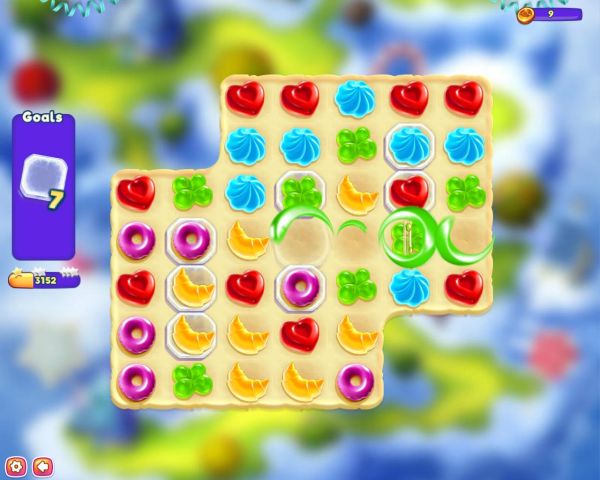Select the frozen blue swirl candy tile
The height and width of the screenshot is (480, 600).
[409, 146]
